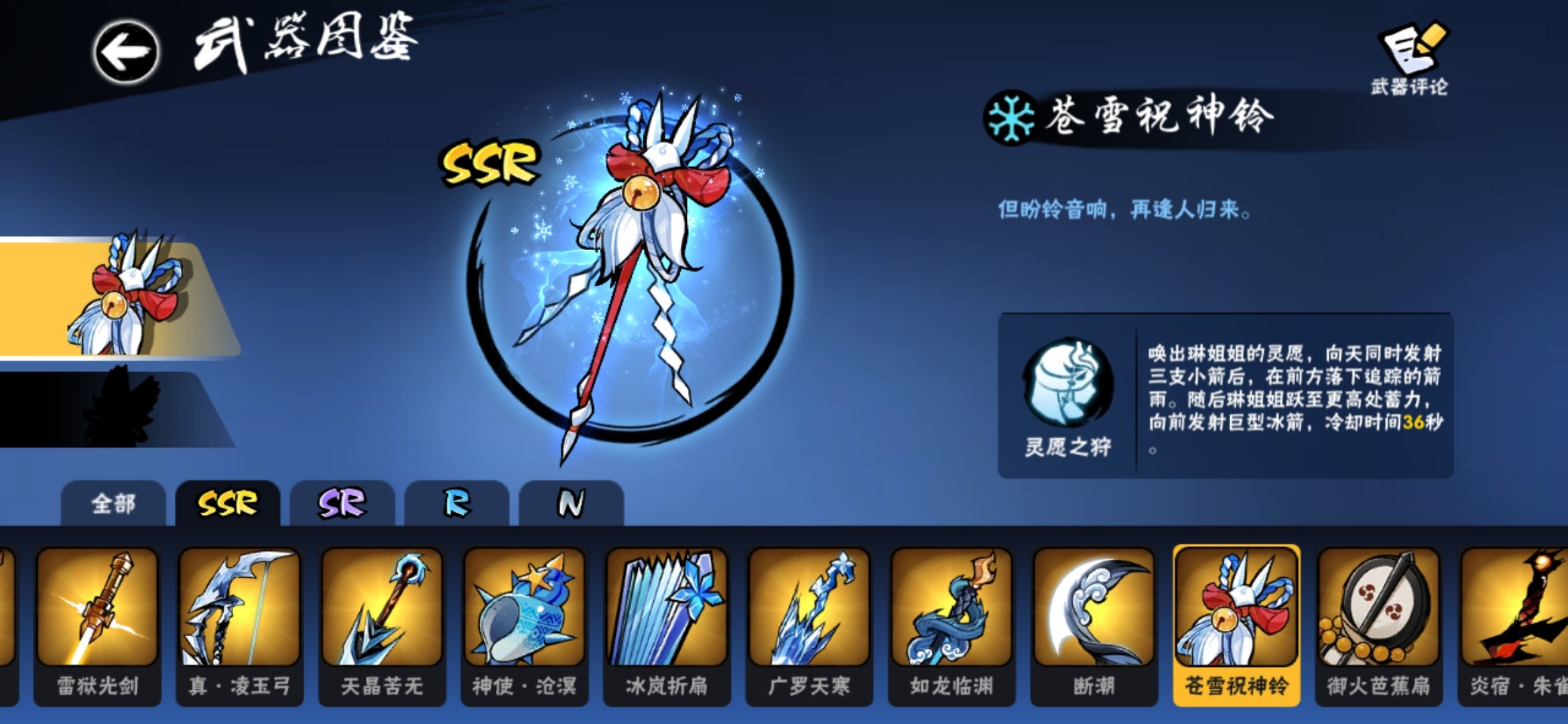Choose the N rarity tab
The height and width of the screenshot is (724, 1568).
click(571, 504)
